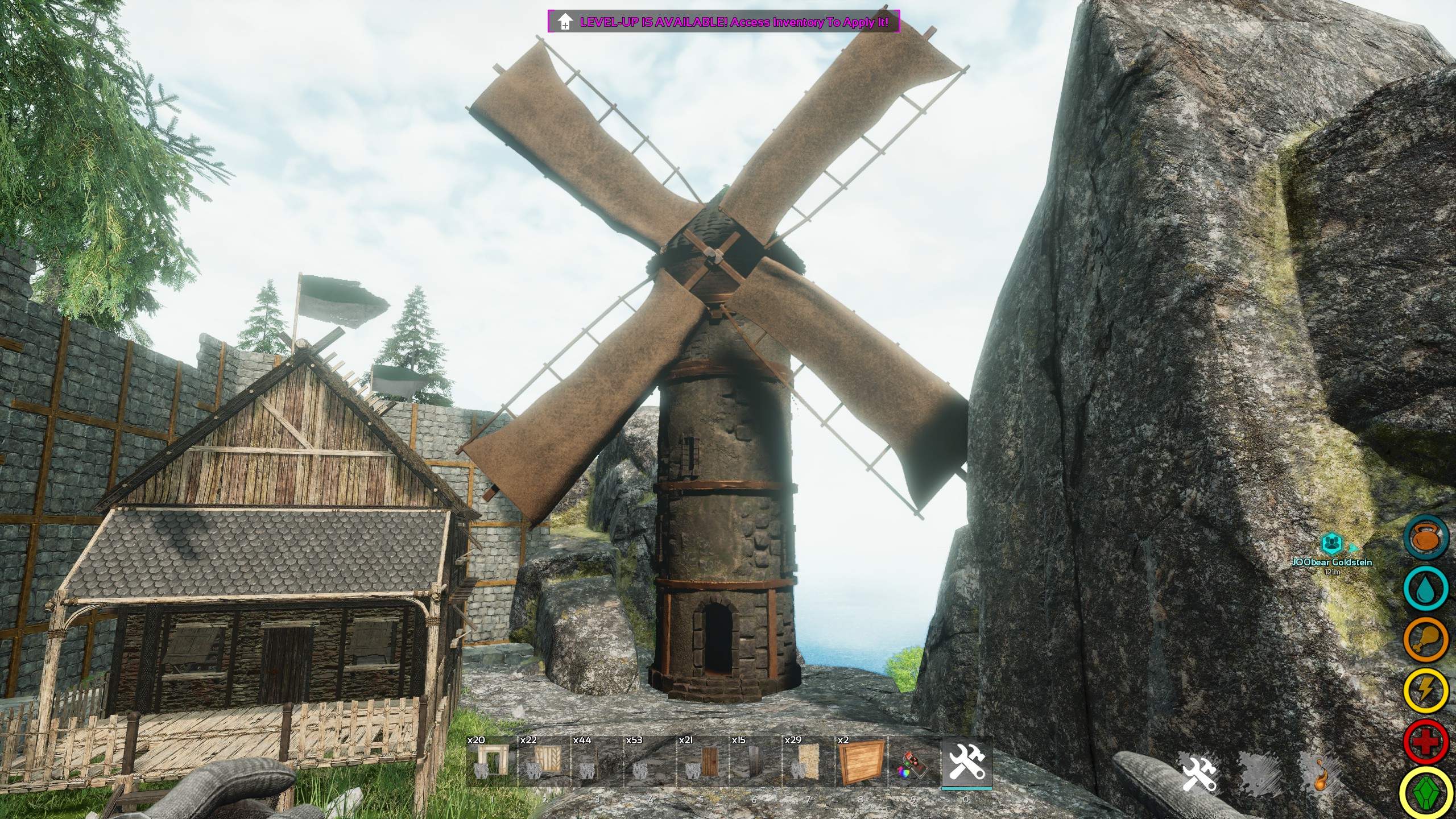Pick the hotbar slot holding x53 items
Screen dimensions: 1456x819
(650, 761)
